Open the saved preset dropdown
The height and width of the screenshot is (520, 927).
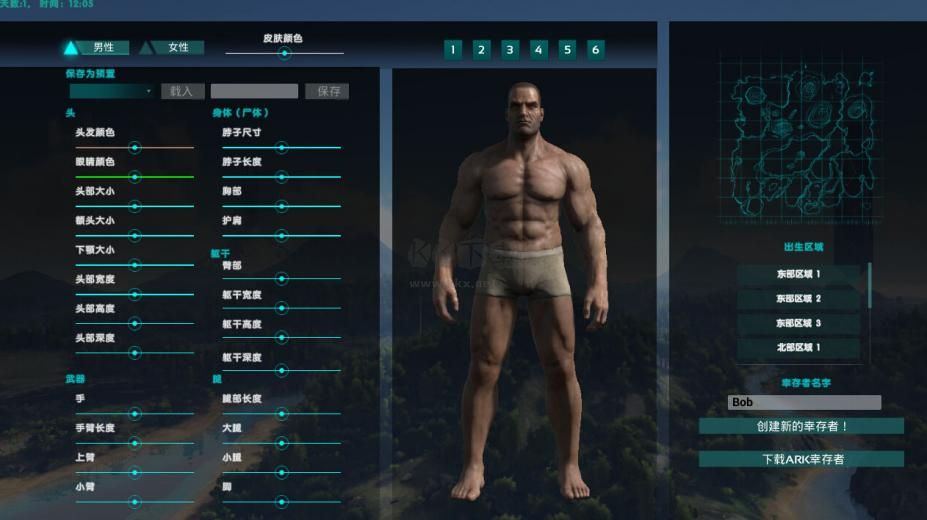111,91
